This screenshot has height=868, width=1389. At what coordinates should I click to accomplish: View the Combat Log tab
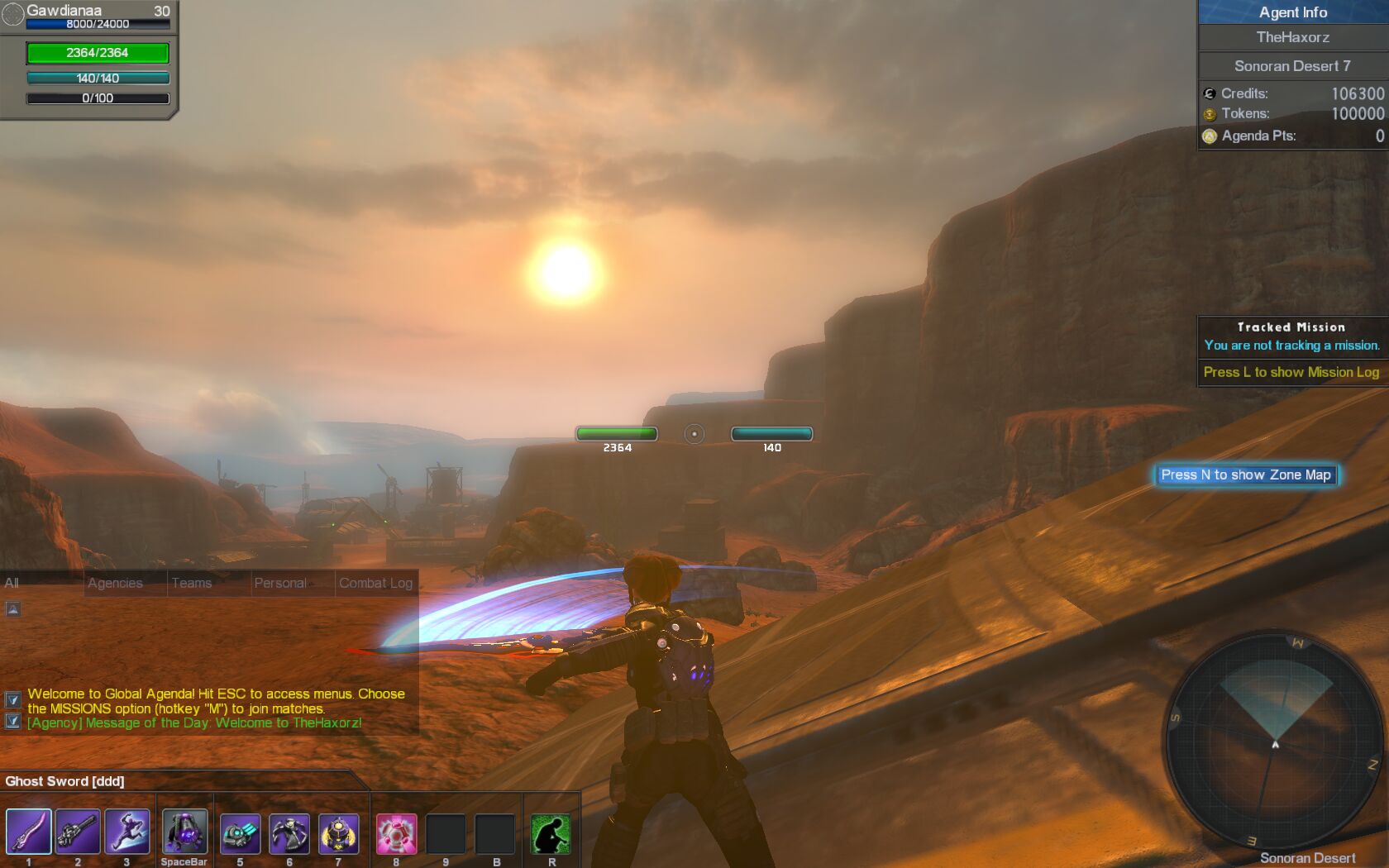(x=375, y=583)
